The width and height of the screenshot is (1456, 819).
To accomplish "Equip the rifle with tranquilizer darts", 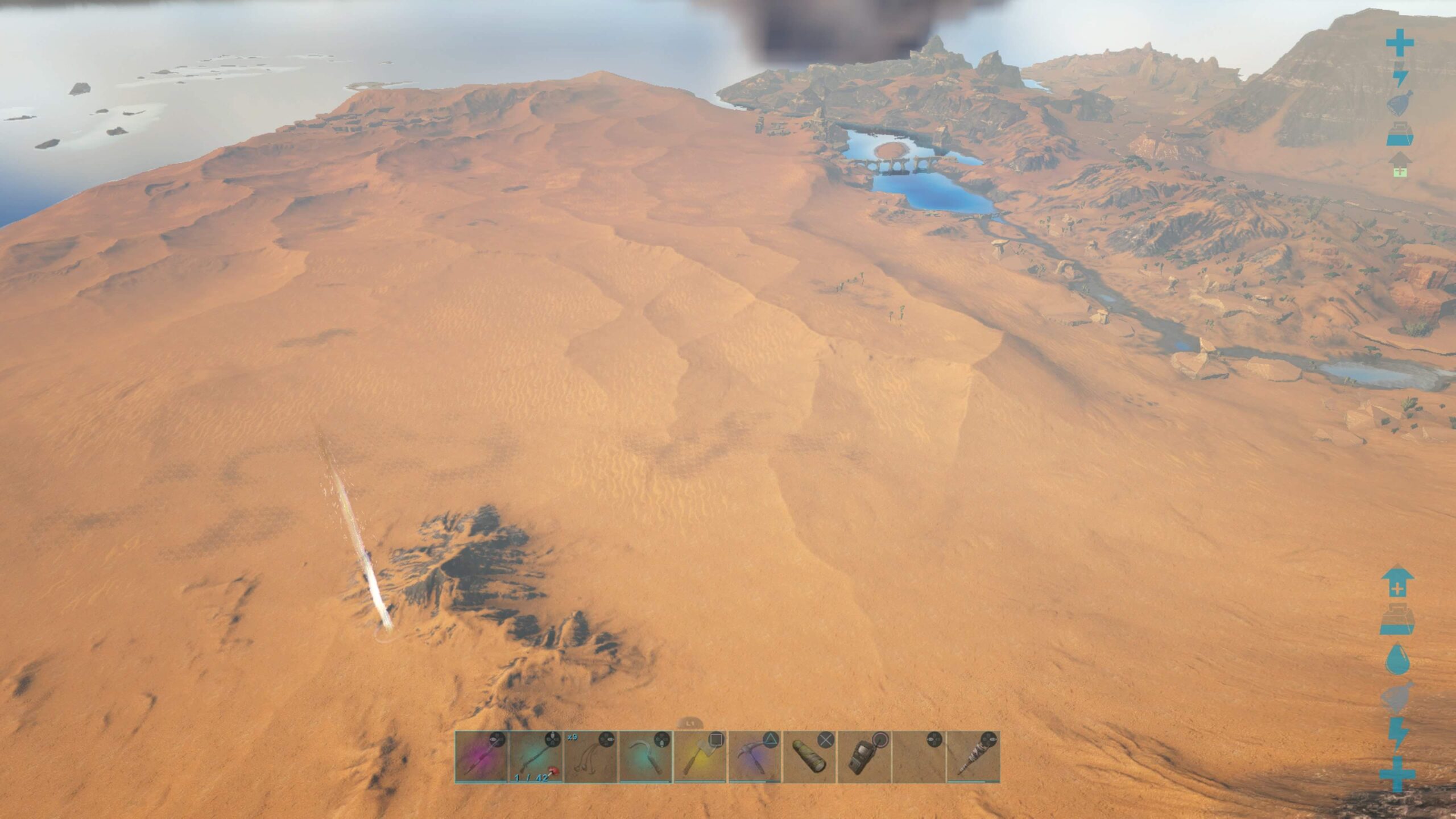I will coord(536,757).
